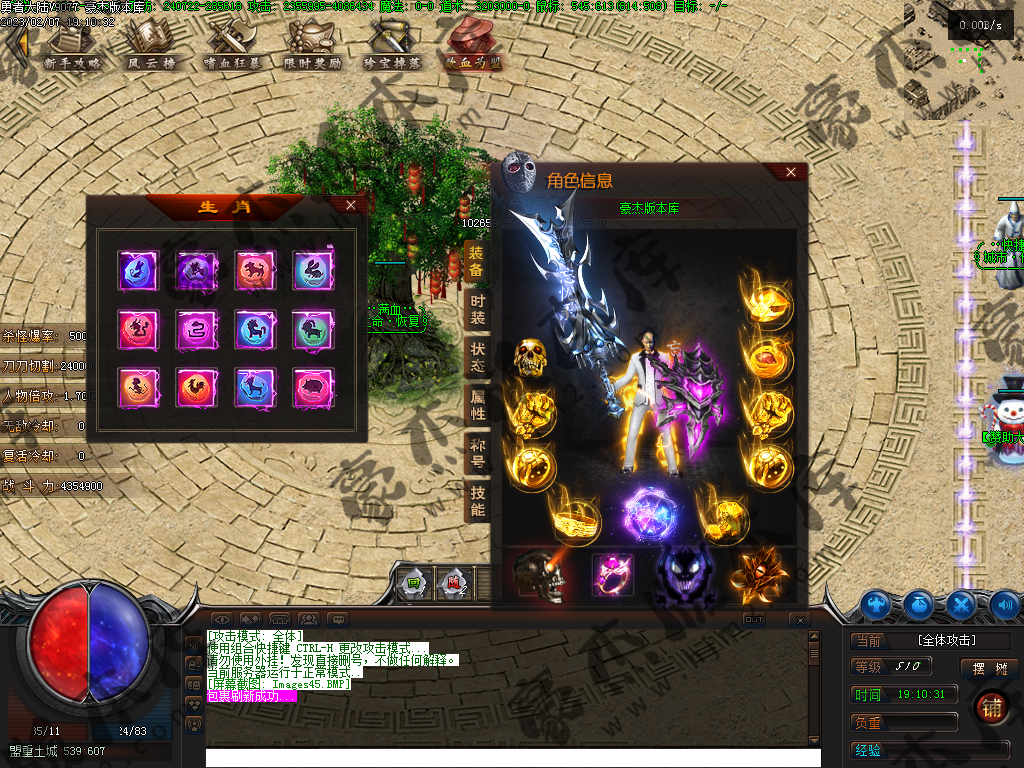
Task: Choose the pig zodiac icon
Action: 312,386
